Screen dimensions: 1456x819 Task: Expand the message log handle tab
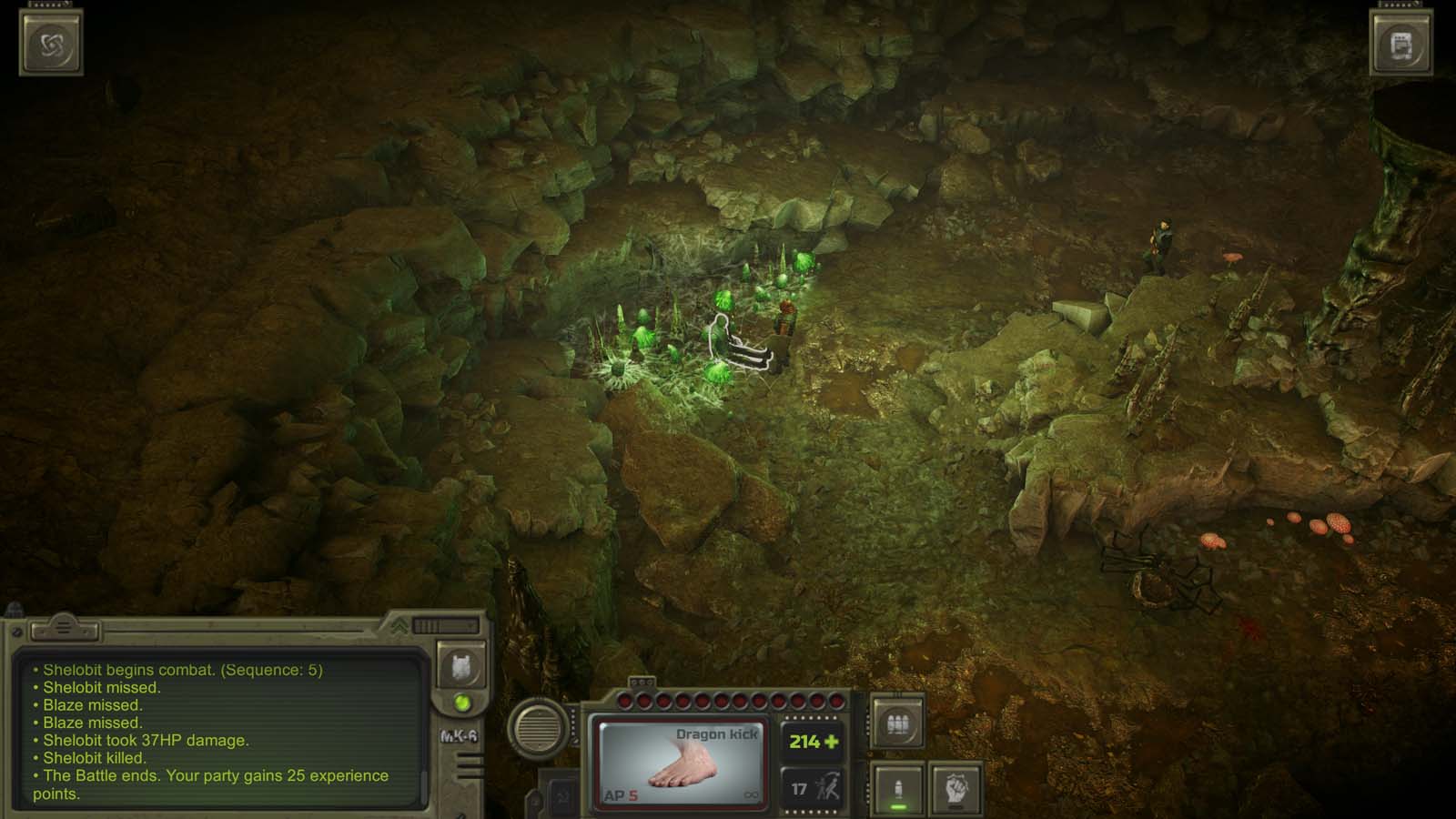[x=64, y=626]
